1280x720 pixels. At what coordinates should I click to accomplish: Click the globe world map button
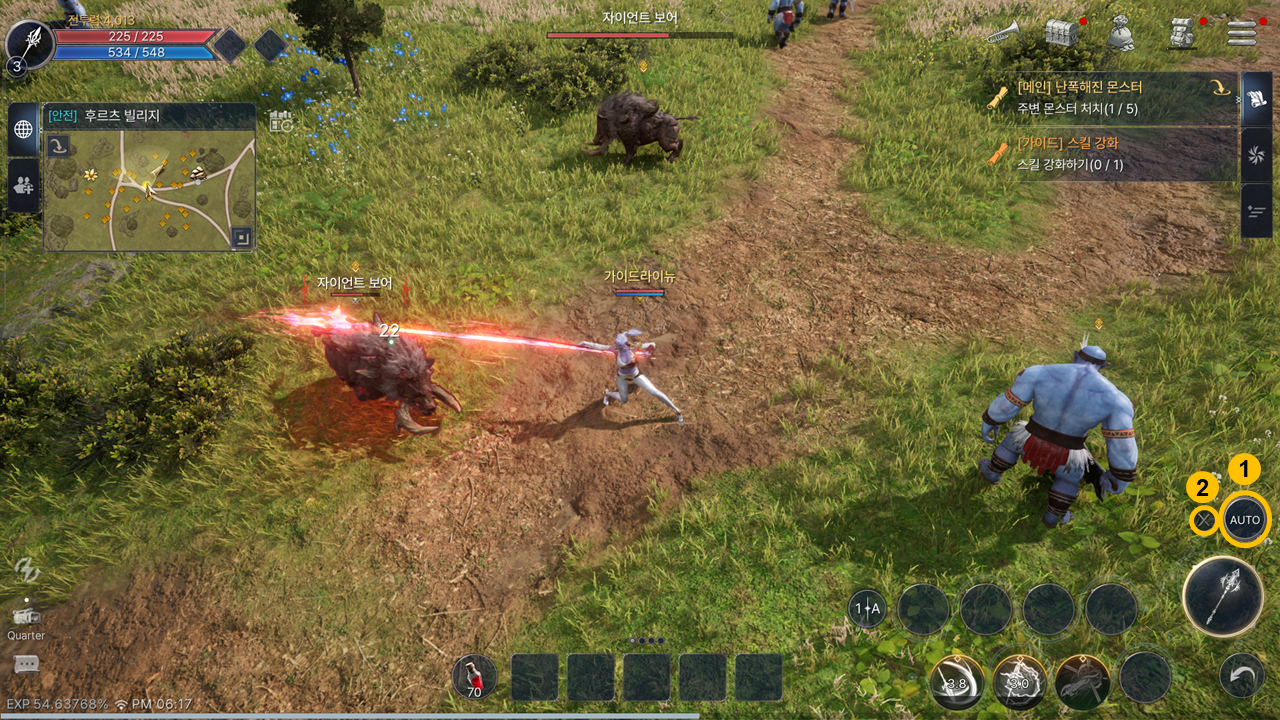[24, 129]
